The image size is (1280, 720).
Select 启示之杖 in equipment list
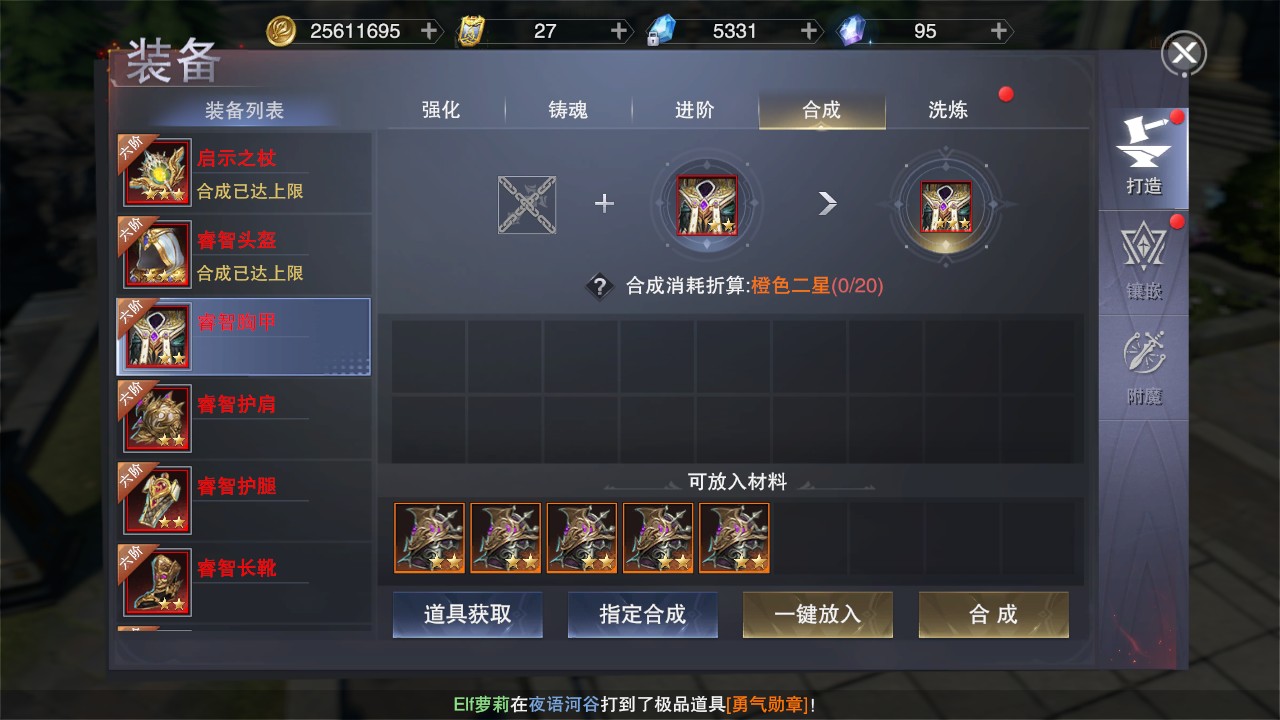pos(244,173)
